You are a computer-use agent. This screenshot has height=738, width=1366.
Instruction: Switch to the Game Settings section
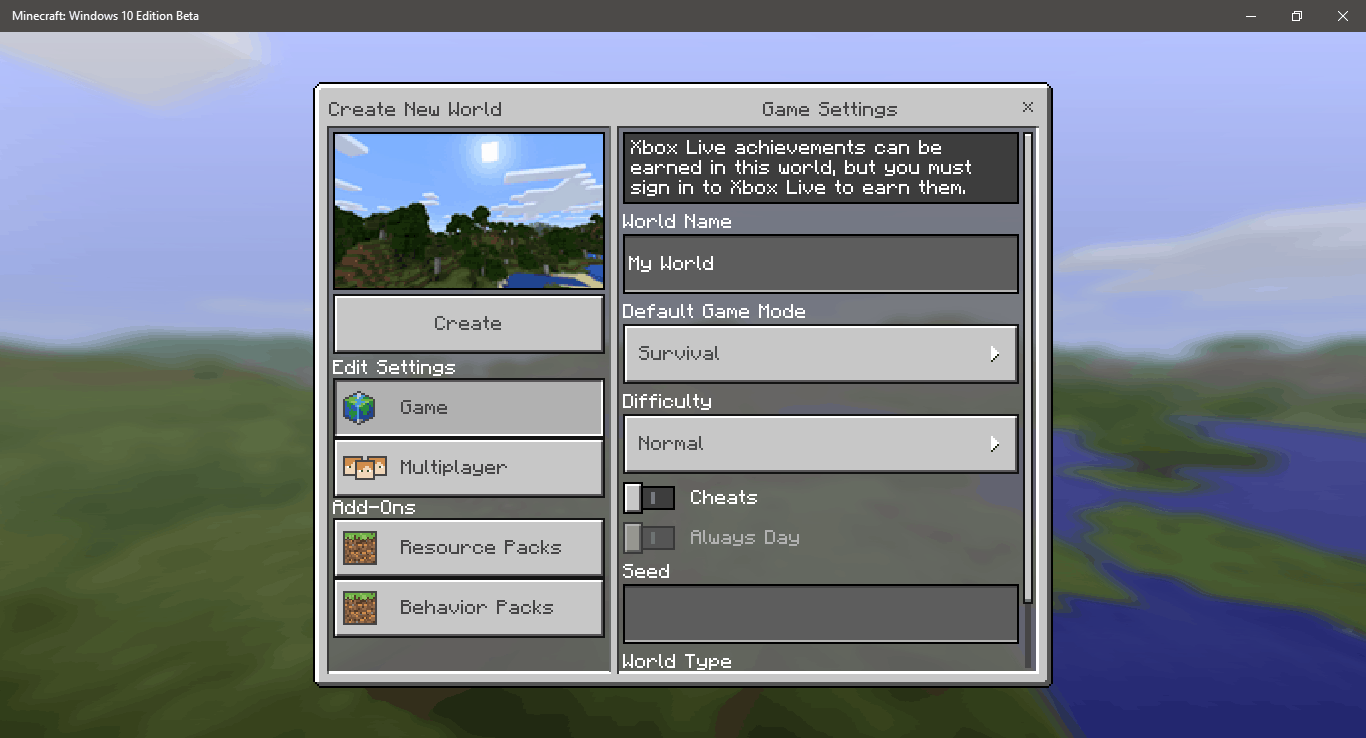point(830,109)
